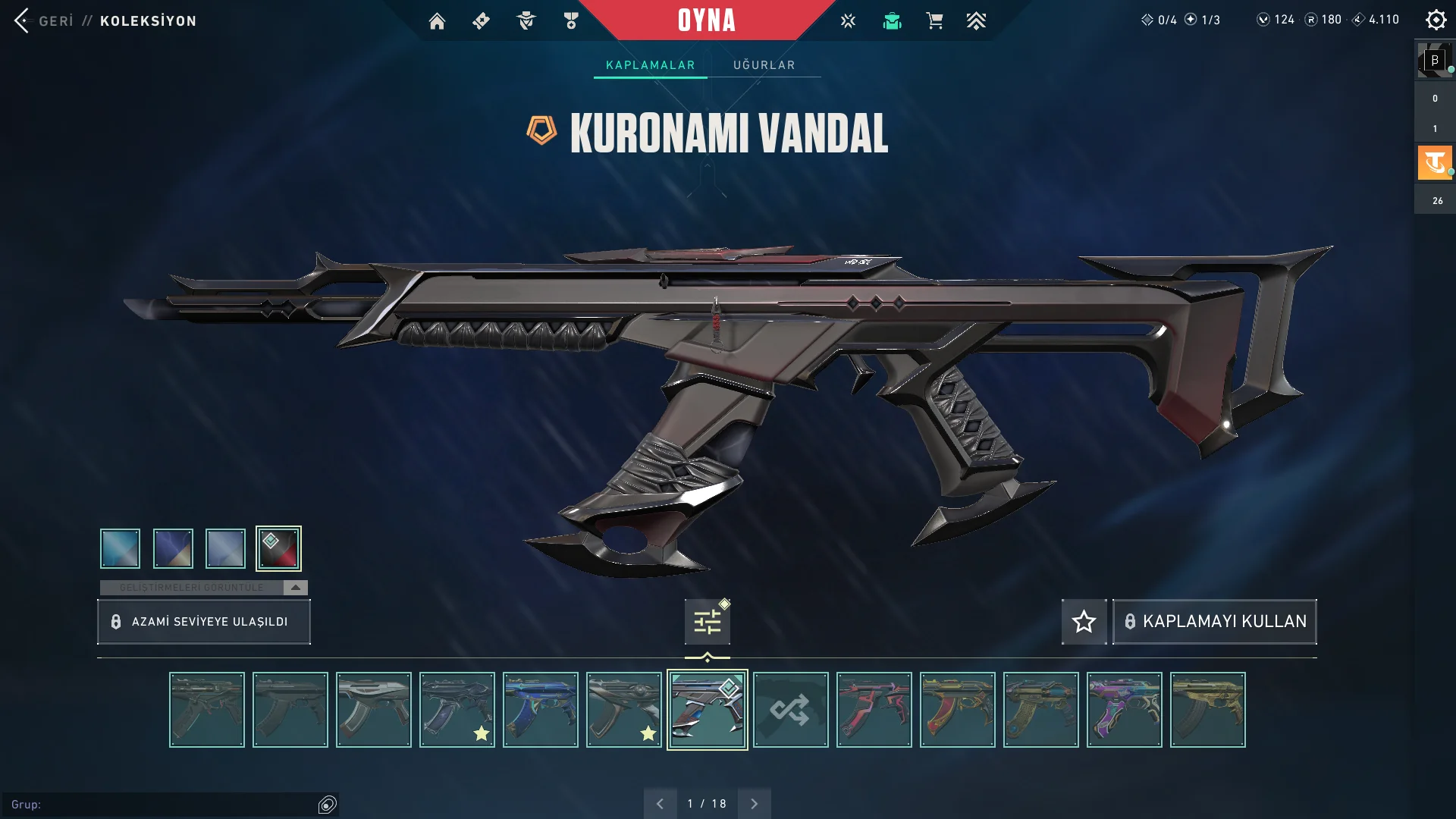Click the AZAMİ SEVİYEYE ULAŞILDI button

pos(203,622)
